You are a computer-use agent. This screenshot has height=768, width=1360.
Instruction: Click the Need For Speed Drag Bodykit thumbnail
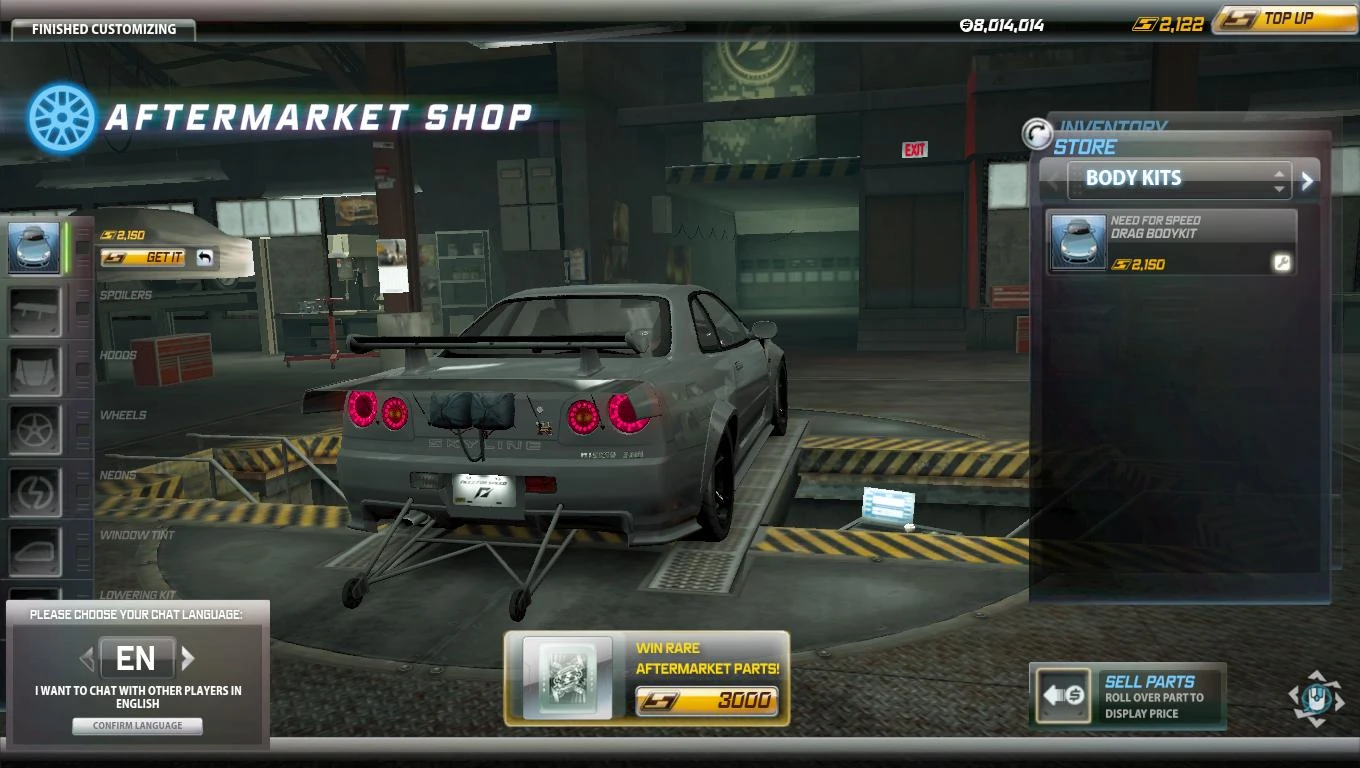coord(1079,241)
